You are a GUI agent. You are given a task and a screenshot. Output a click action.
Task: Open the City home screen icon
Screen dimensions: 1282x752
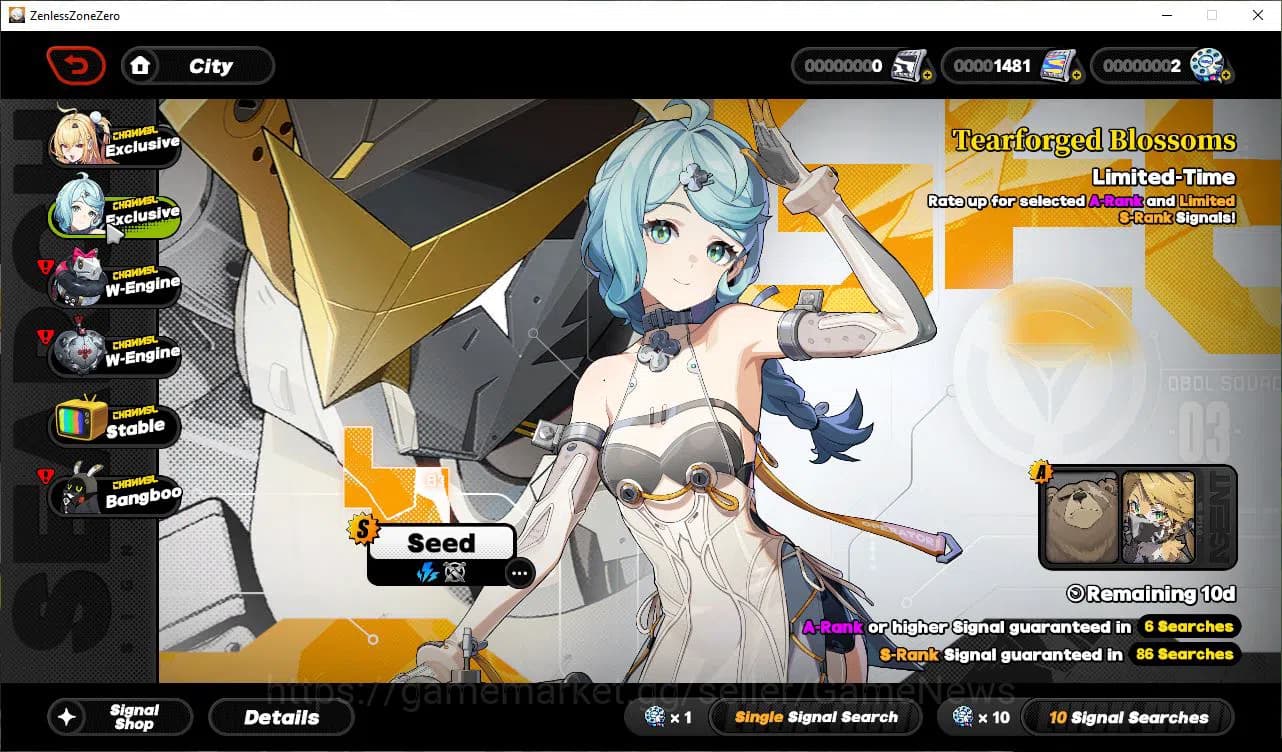(141, 66)
